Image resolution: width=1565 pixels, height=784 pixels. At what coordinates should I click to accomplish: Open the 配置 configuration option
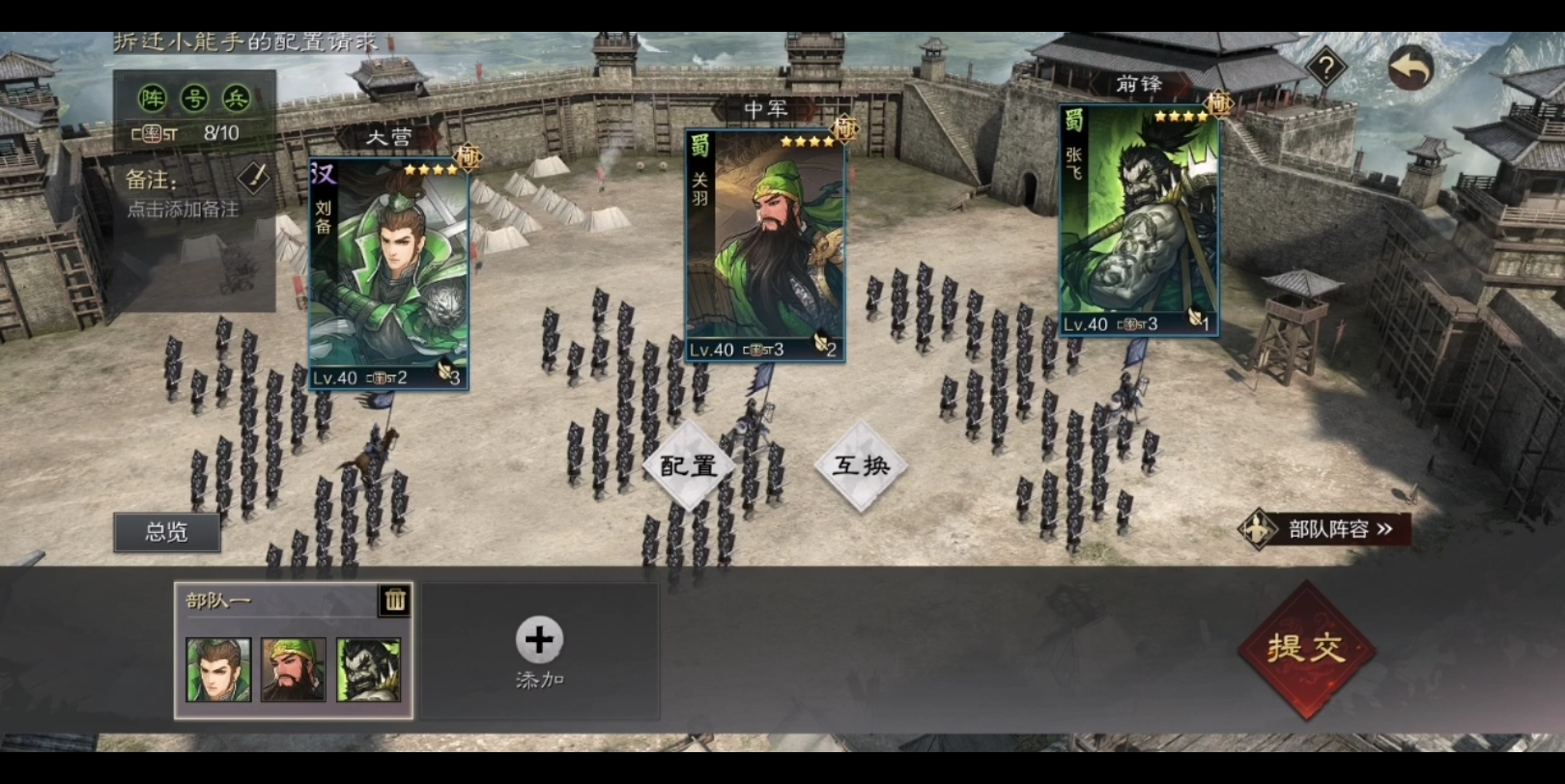pos(689,466)
